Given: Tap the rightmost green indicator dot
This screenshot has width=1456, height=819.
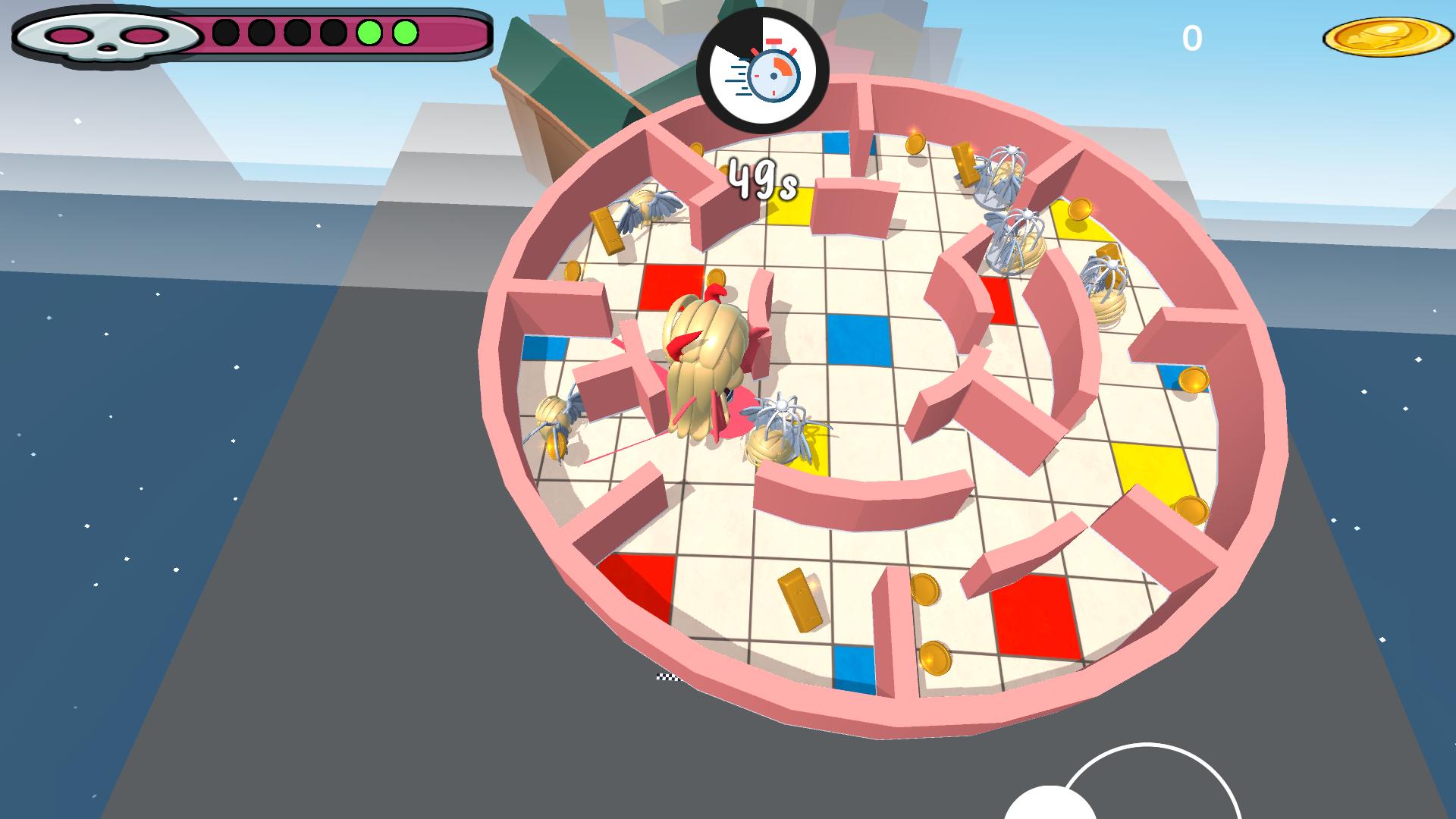Looking at the screenshot, I should 404,32.
